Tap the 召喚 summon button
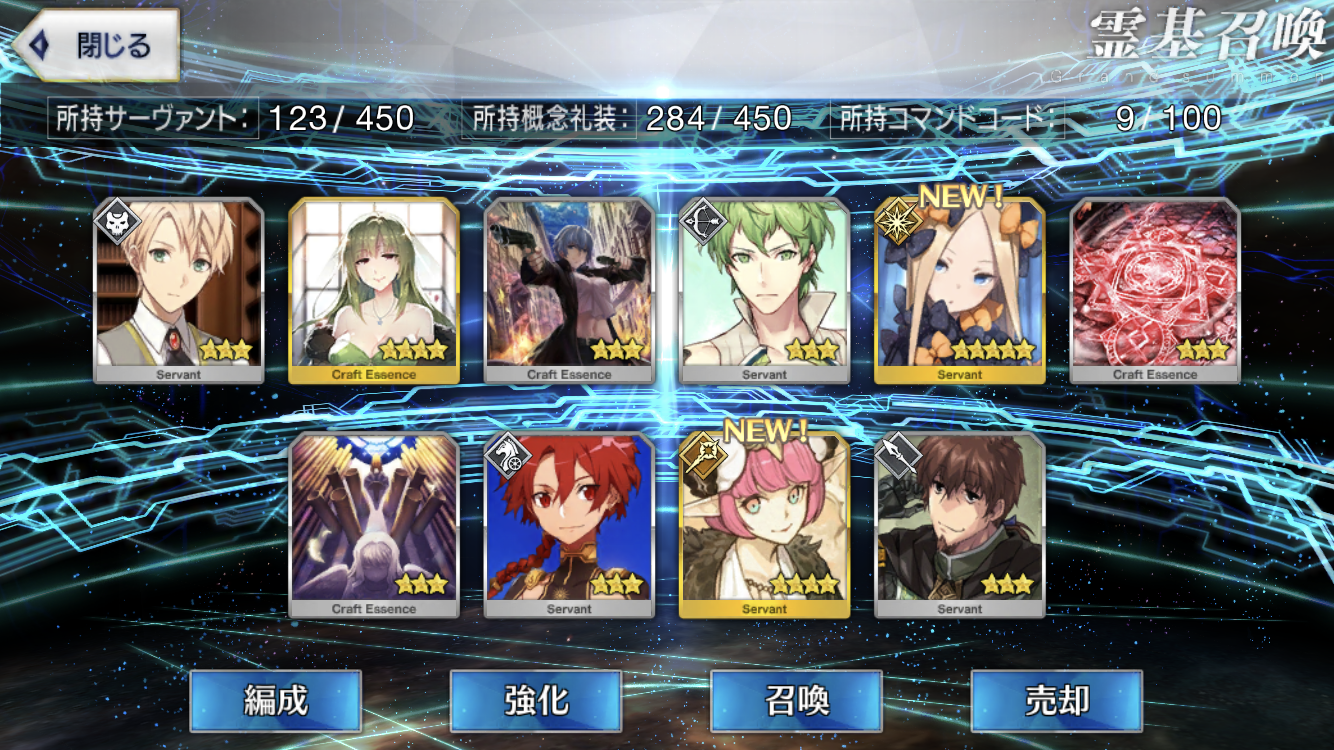This screenshot has height=750, width=1334. (797, 701)
